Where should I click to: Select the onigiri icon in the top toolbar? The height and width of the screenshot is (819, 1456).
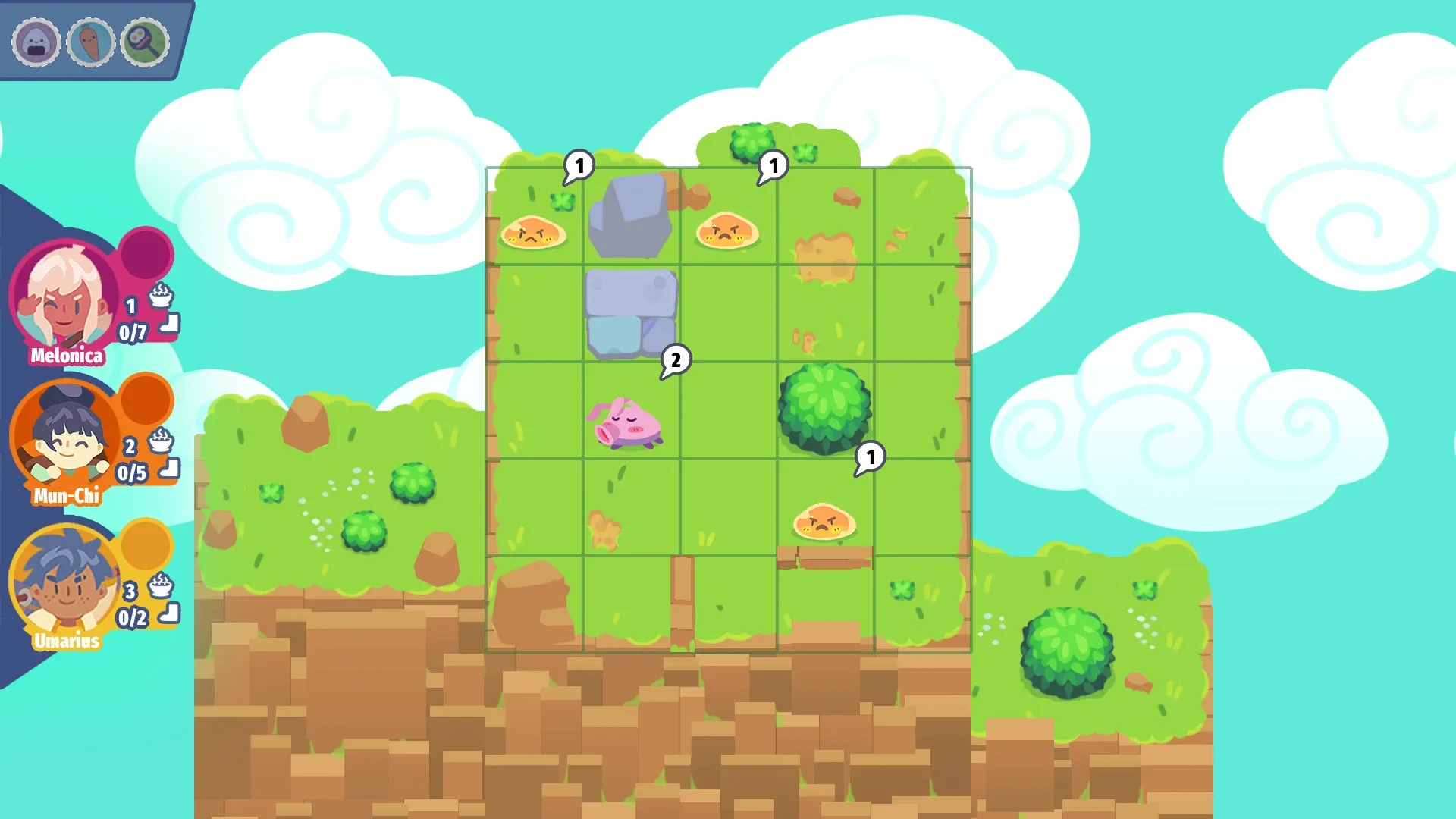pos(36,43)
